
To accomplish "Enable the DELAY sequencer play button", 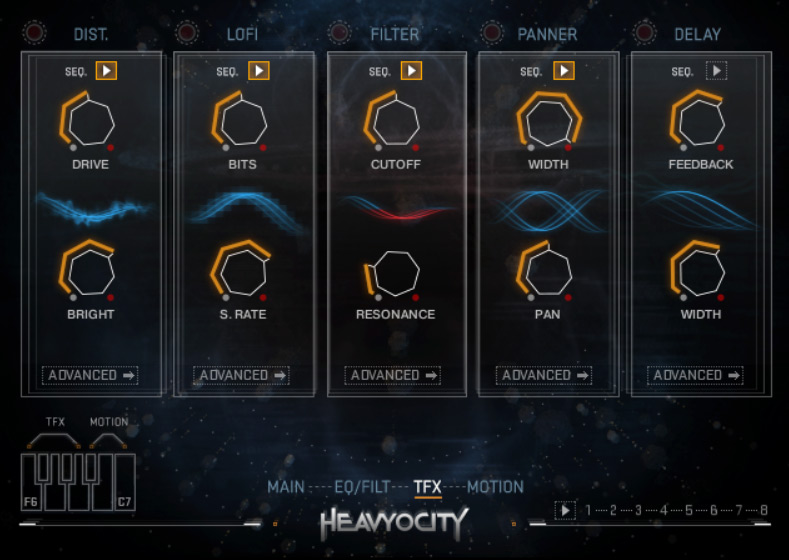I will [715, 71].
